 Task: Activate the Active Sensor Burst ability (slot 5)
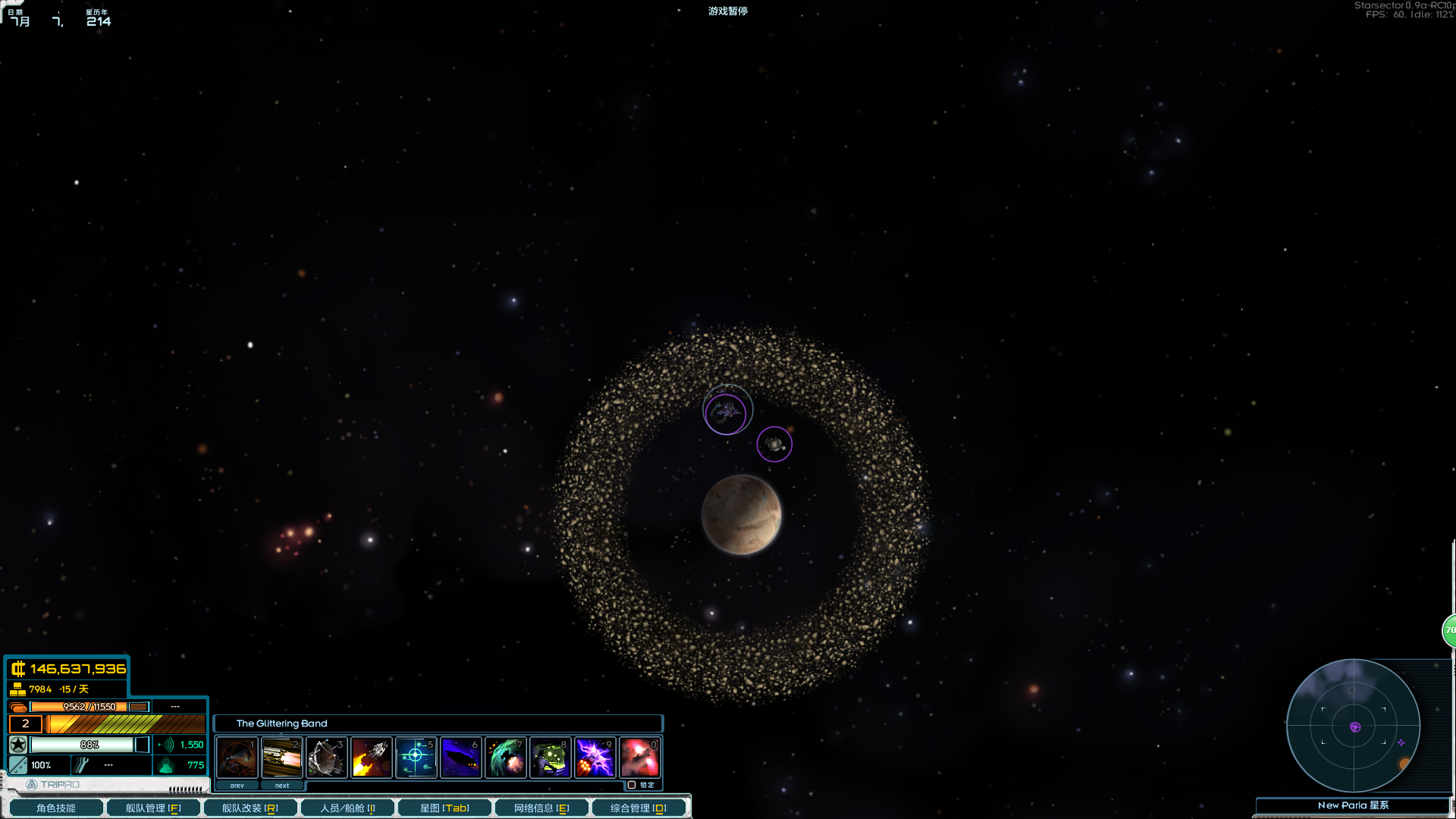416,757
